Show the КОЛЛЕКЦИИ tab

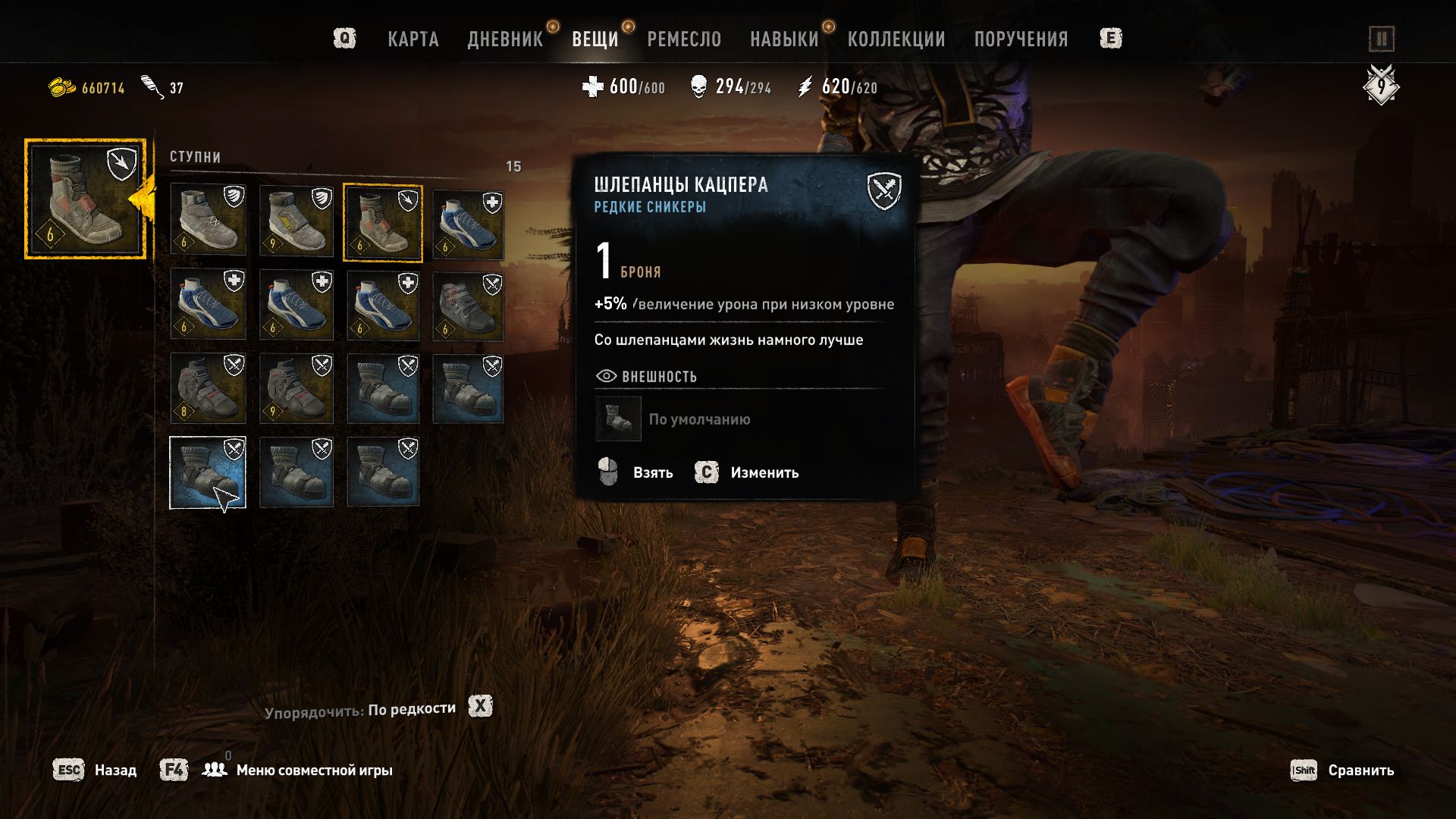(896, 39)
